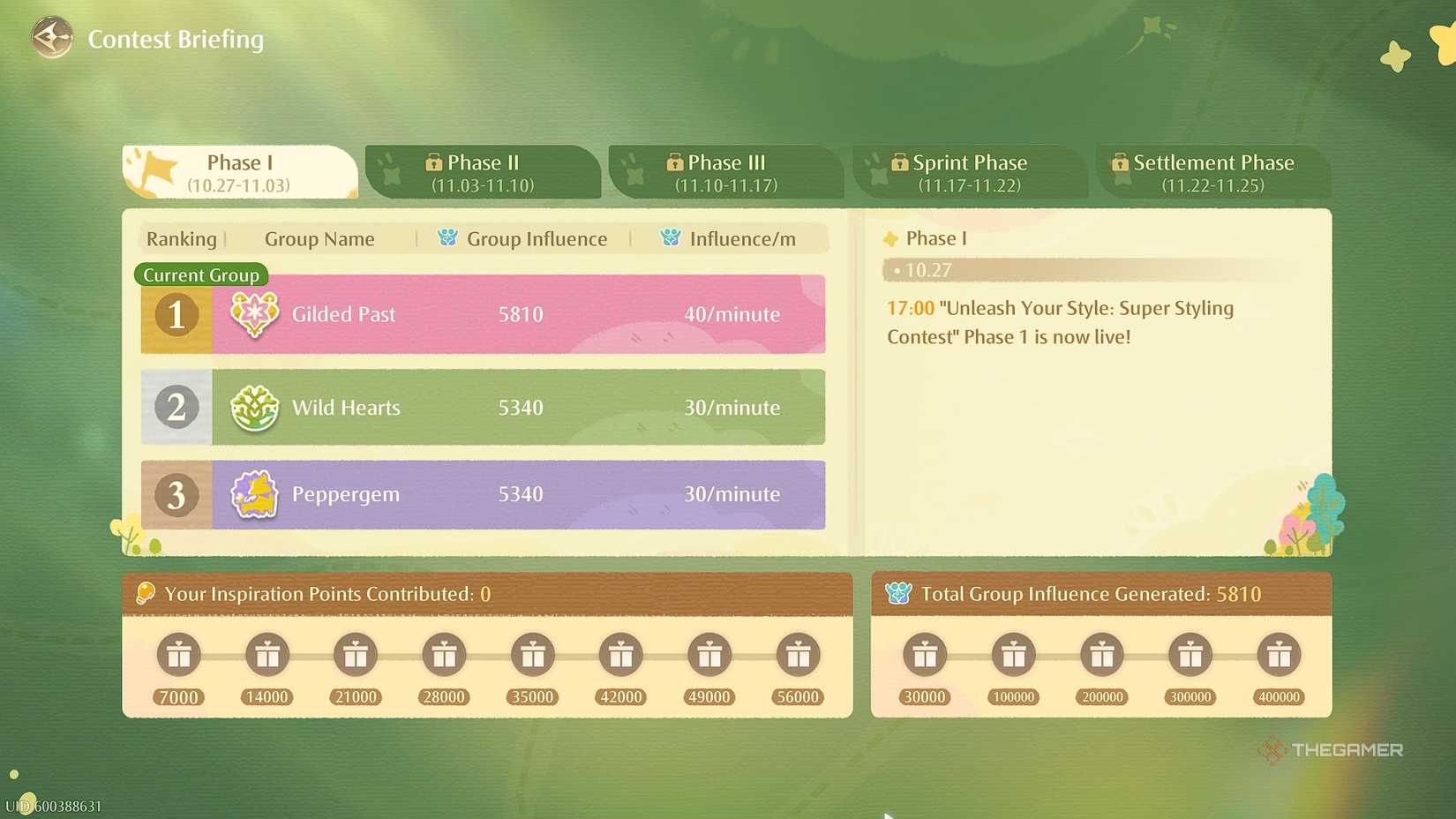The image size is (1456, 819).
Task: Click the 400000 milestone gift
Action: [x=1278, y=656]
